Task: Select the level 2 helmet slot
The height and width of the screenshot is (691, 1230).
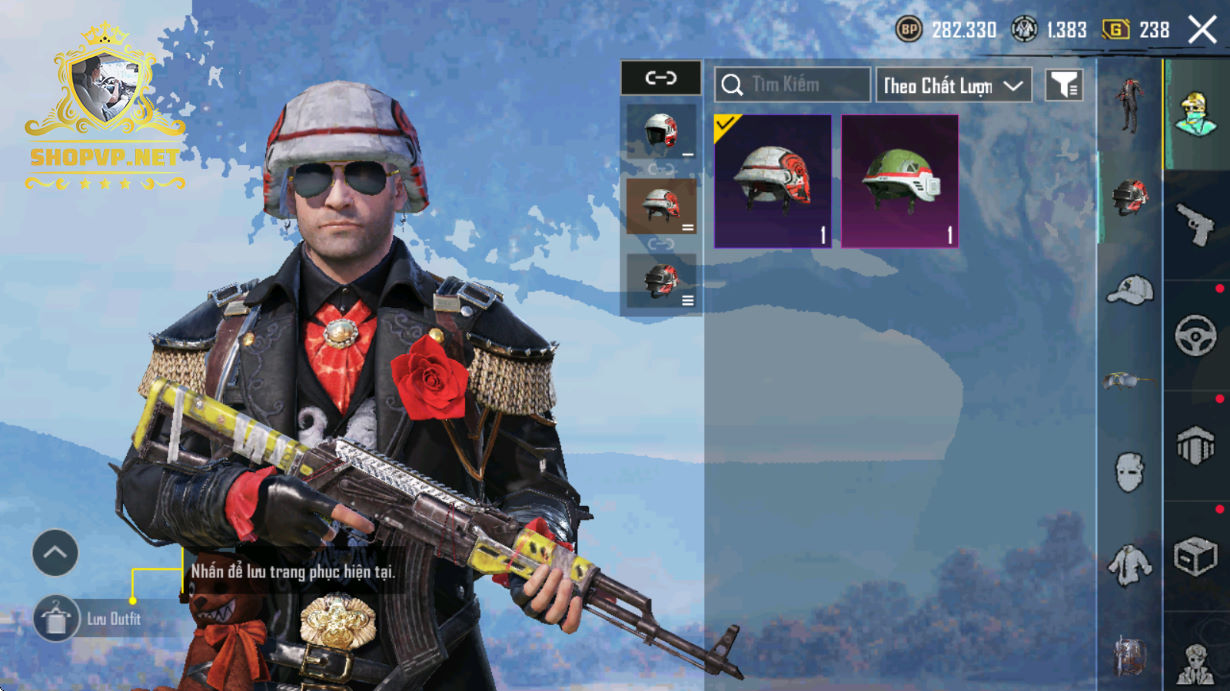Action: 661,205
